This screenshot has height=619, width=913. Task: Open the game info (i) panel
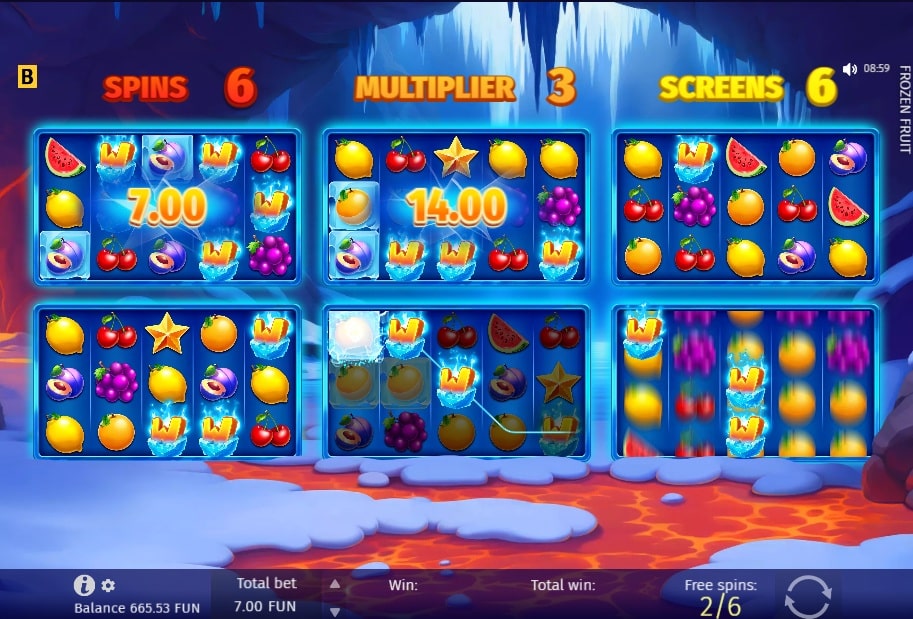click(x=85, y=586)
